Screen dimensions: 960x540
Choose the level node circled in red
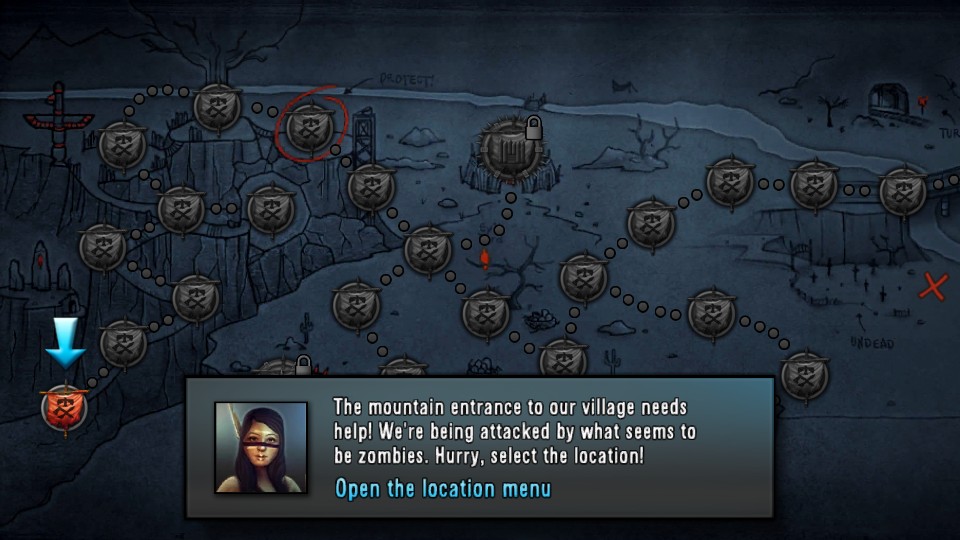point(310,127)
